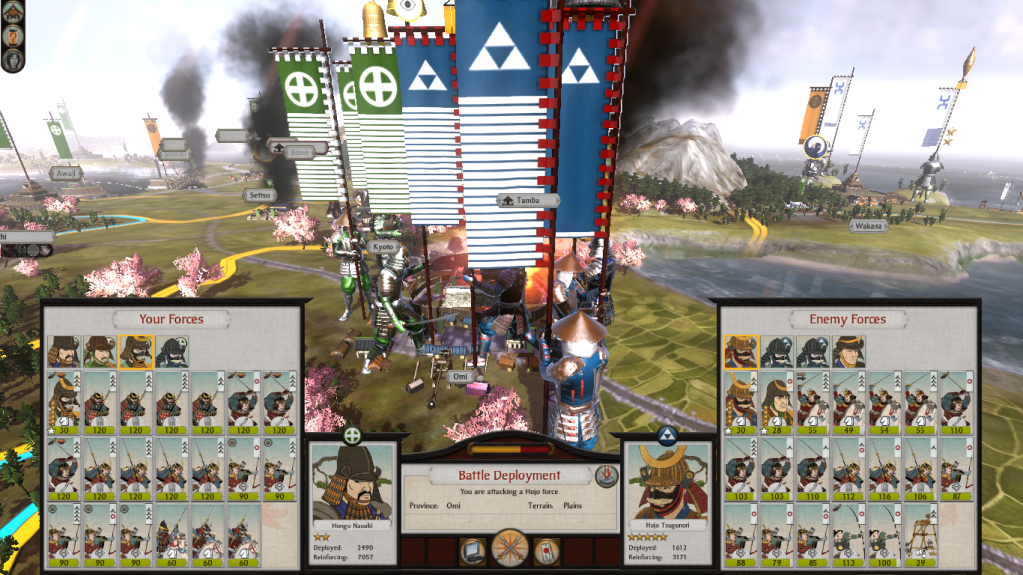Click the Tamba province label
The width and height of the screenshot is (1023, 575).
click(527, 200)
